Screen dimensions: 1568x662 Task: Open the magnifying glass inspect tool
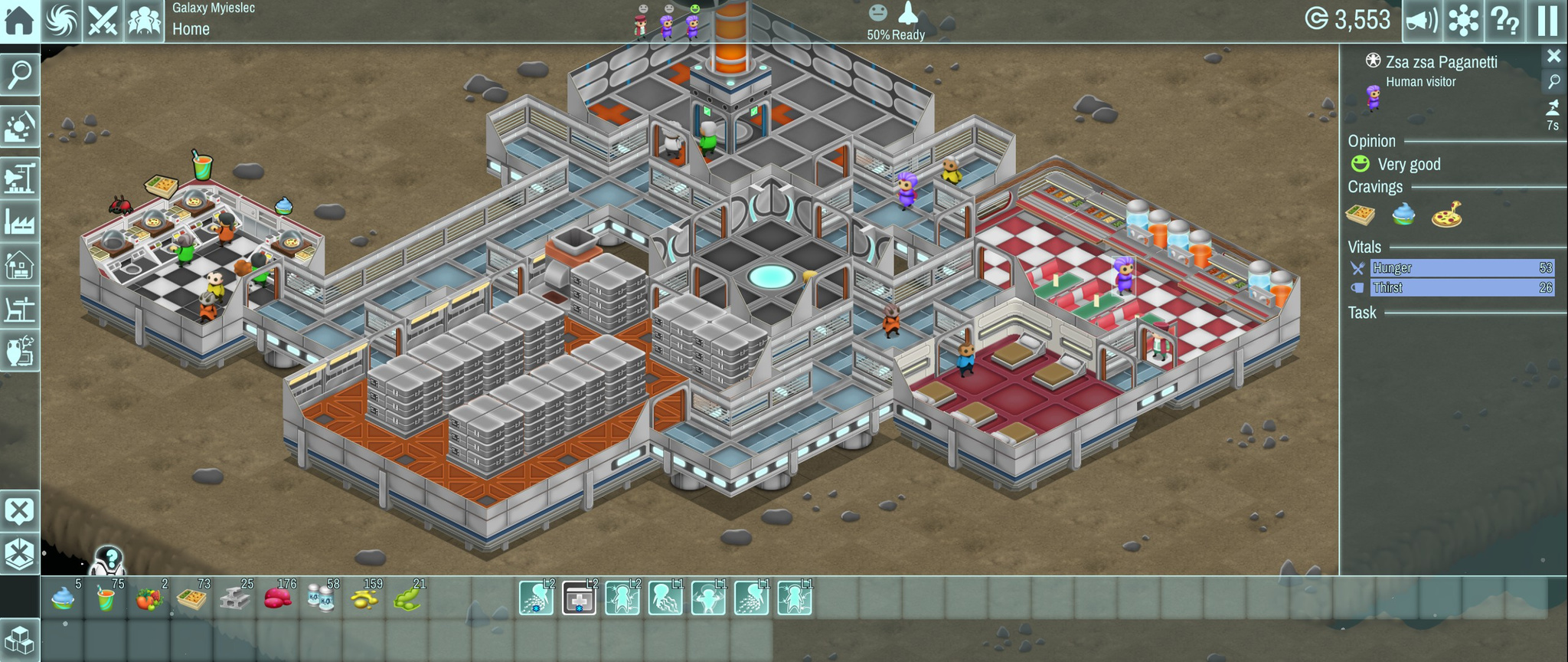click(x=19, y=75)
